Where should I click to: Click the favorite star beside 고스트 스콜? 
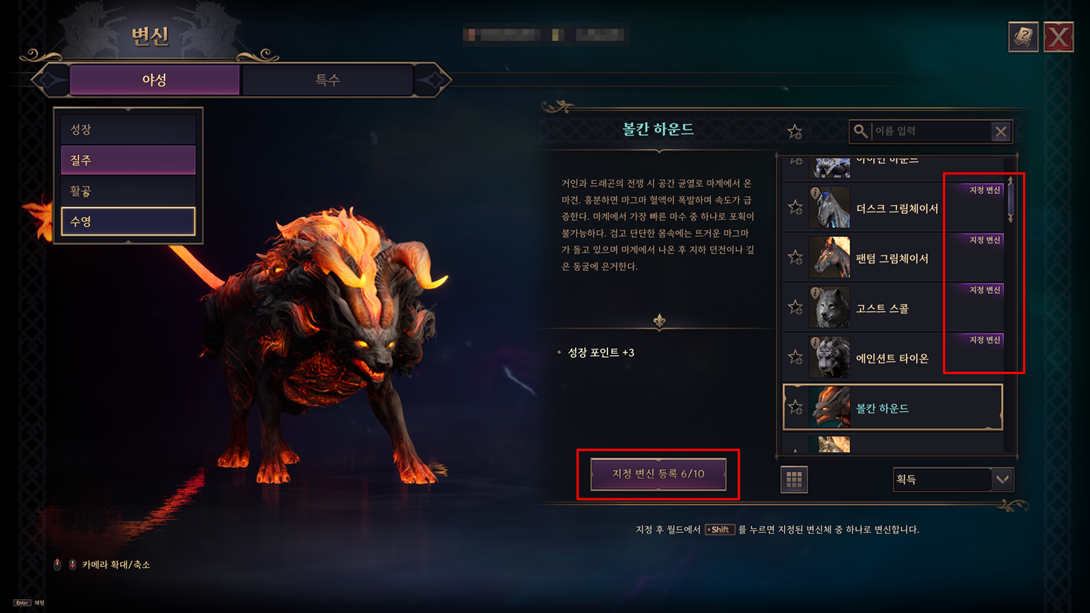tap(795, 308)
